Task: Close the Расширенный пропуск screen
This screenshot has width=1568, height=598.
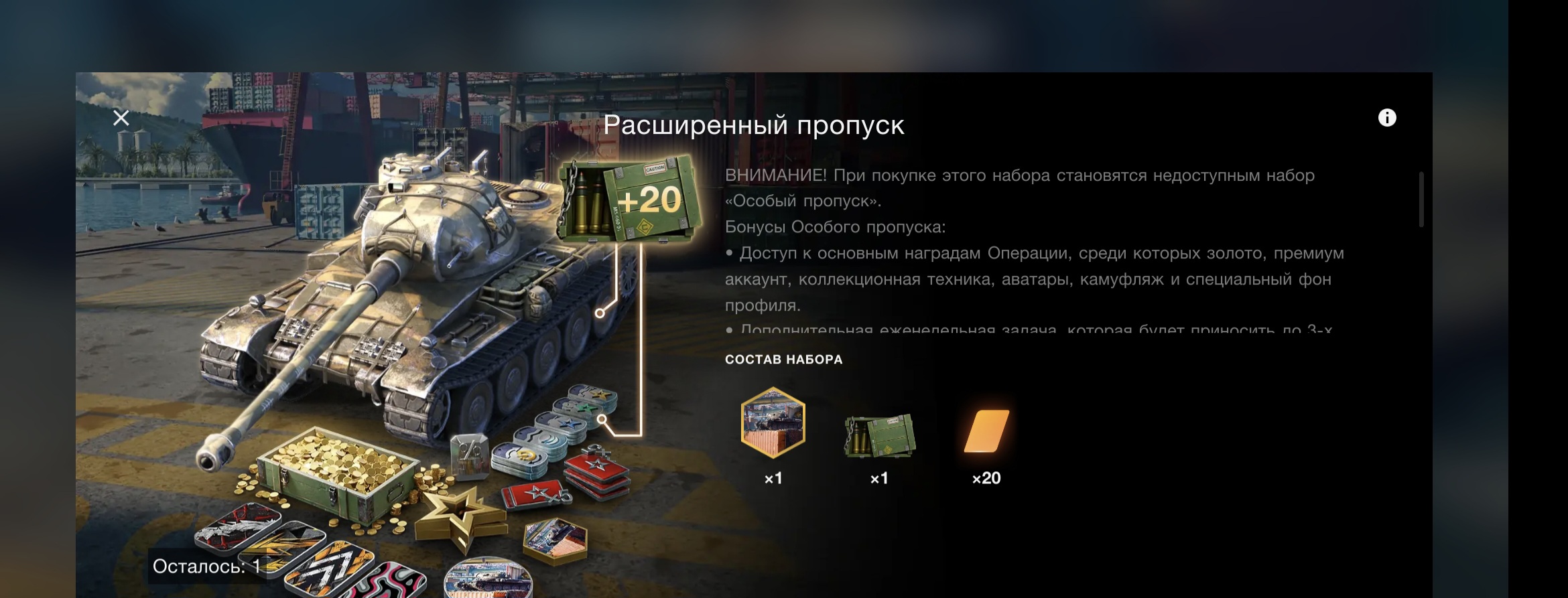Action: (x=120, y=118)
